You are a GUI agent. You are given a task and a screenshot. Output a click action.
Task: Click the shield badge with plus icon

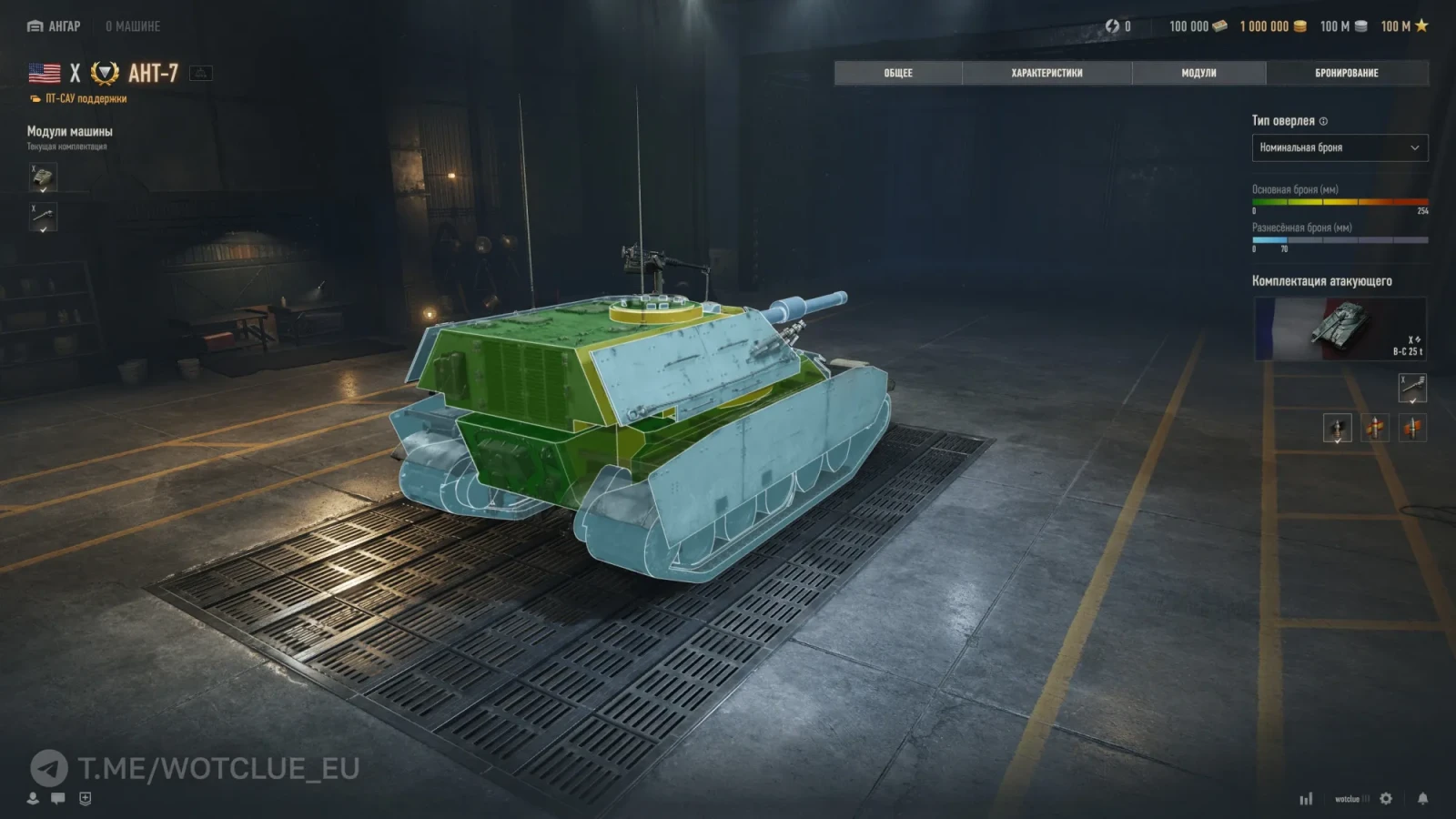tap(85, 798)
